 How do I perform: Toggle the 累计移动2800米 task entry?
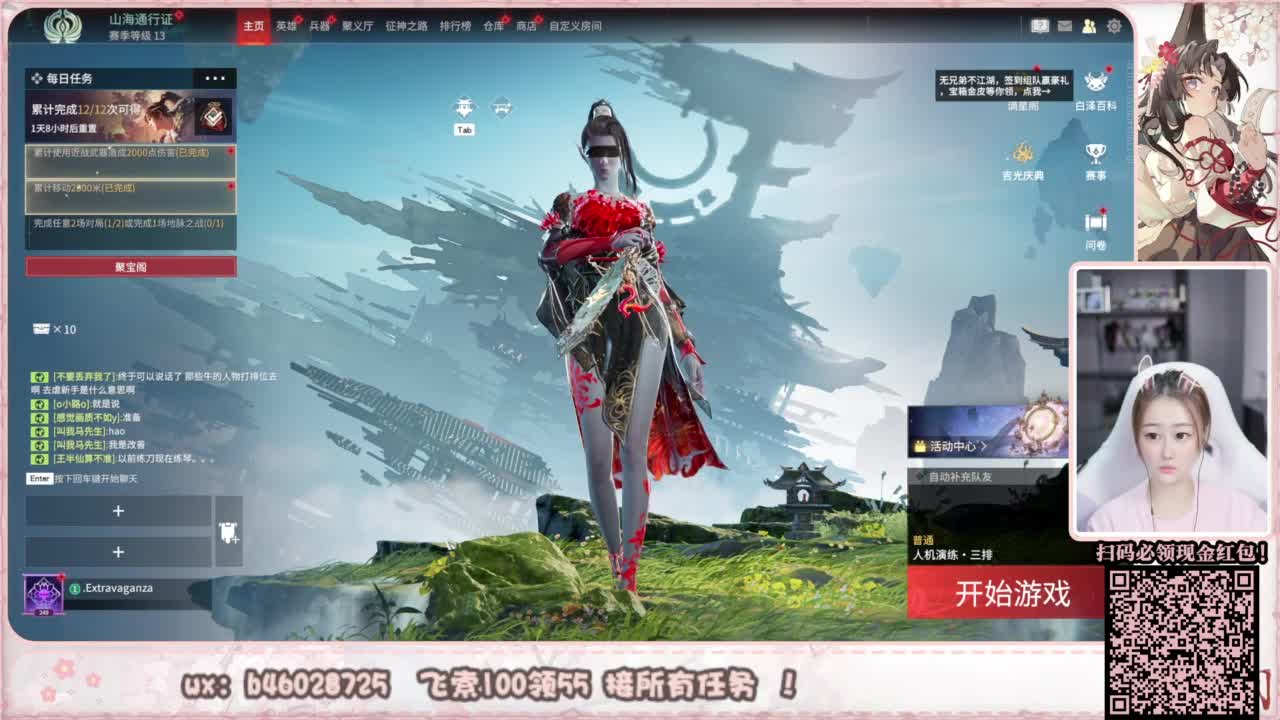click(x=128, y=192)
